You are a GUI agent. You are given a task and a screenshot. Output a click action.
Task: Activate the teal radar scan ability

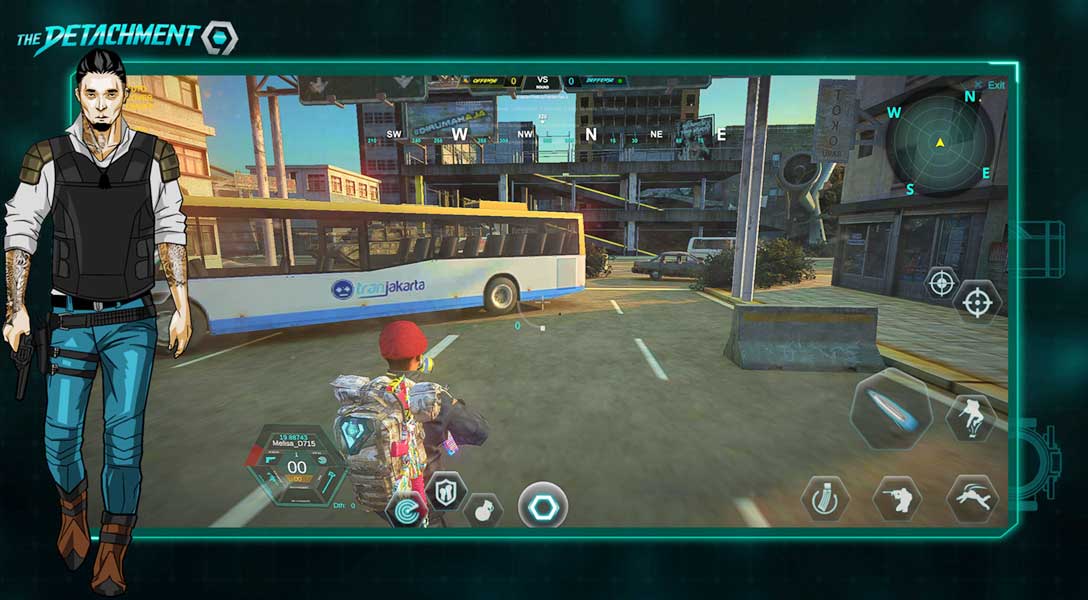click(x=406, y=510)
